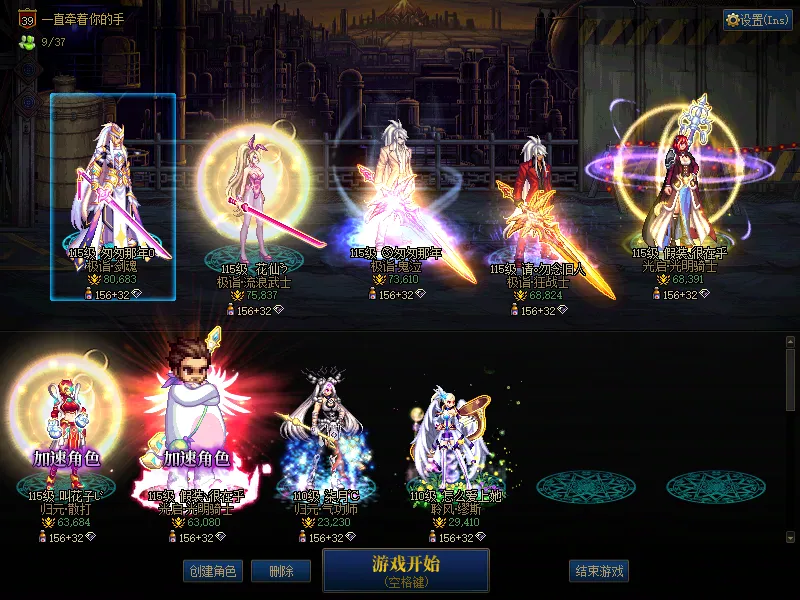Click the 游戏开始 start game button
Viewport: 800px width, 600px height.
[405, 569]
